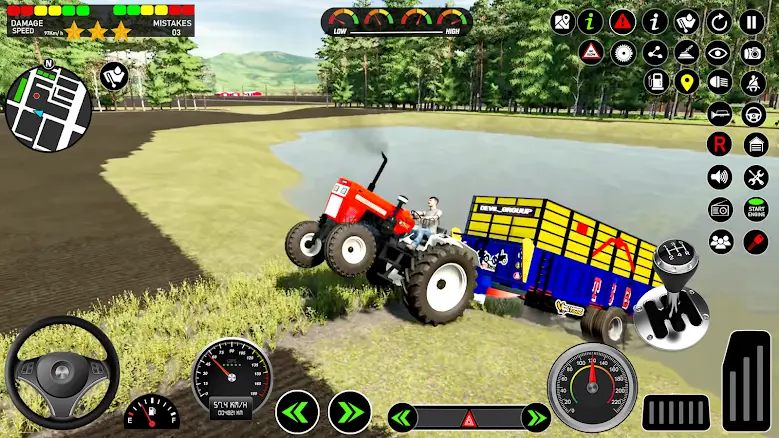Toggle the headlights icon
The image size is (779, 438).
[719, 82]
